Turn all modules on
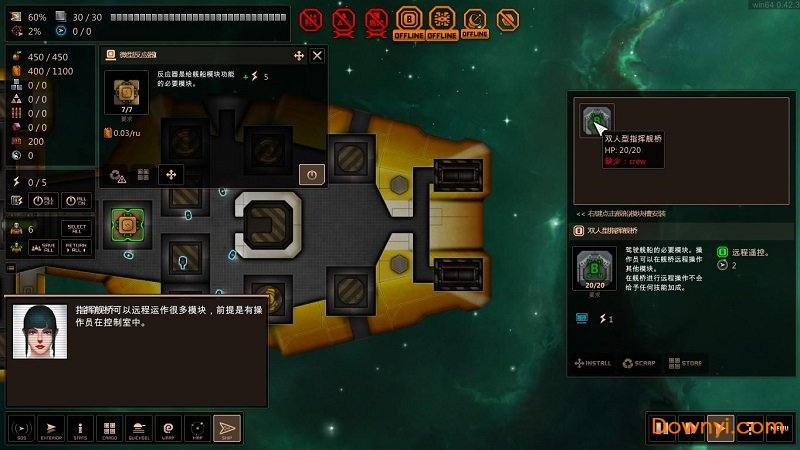 click(78, 200)
